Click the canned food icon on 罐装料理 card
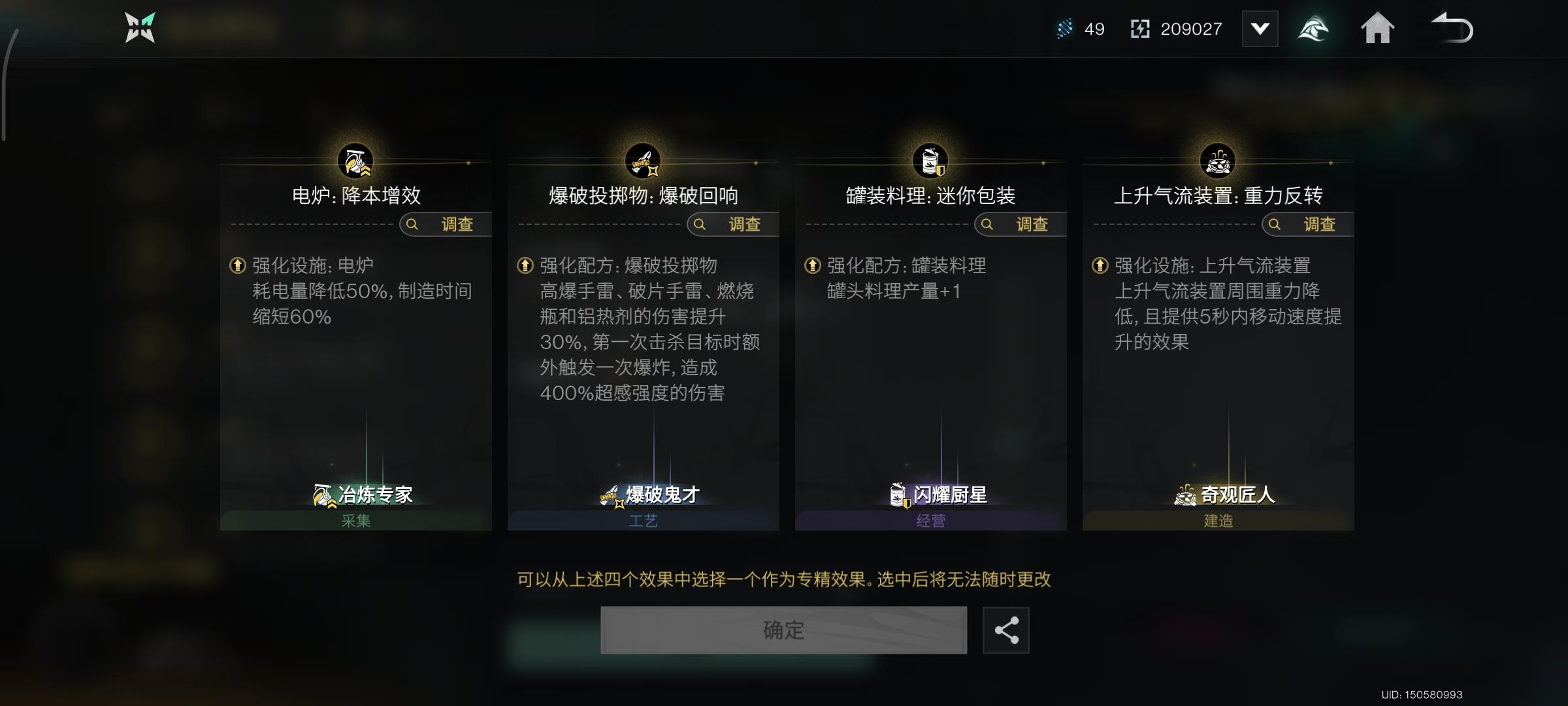 [x=931, y=159]
